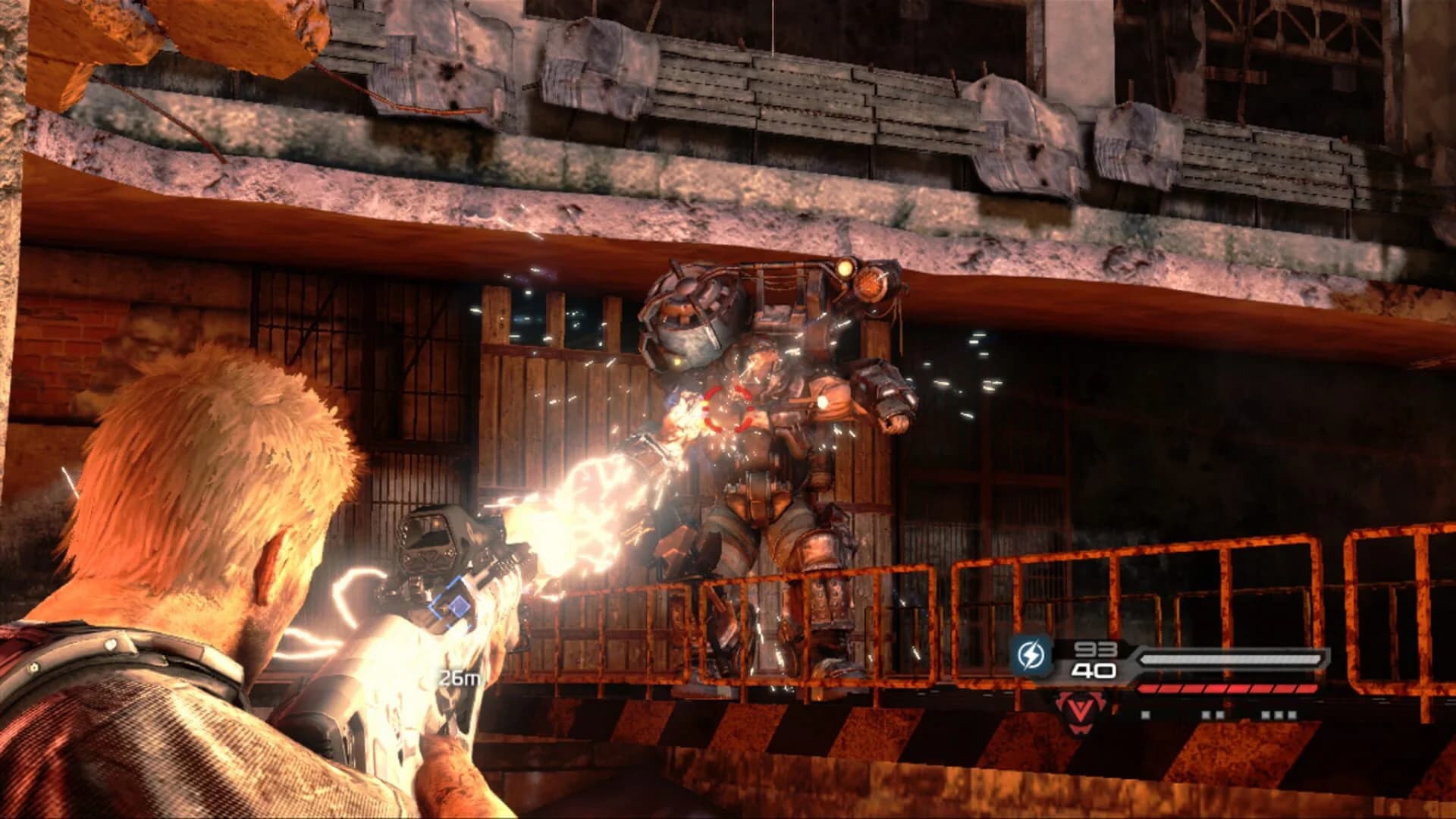
Task: Toggle the middle pair of equipment pips
Action: tap(1212, 714)
